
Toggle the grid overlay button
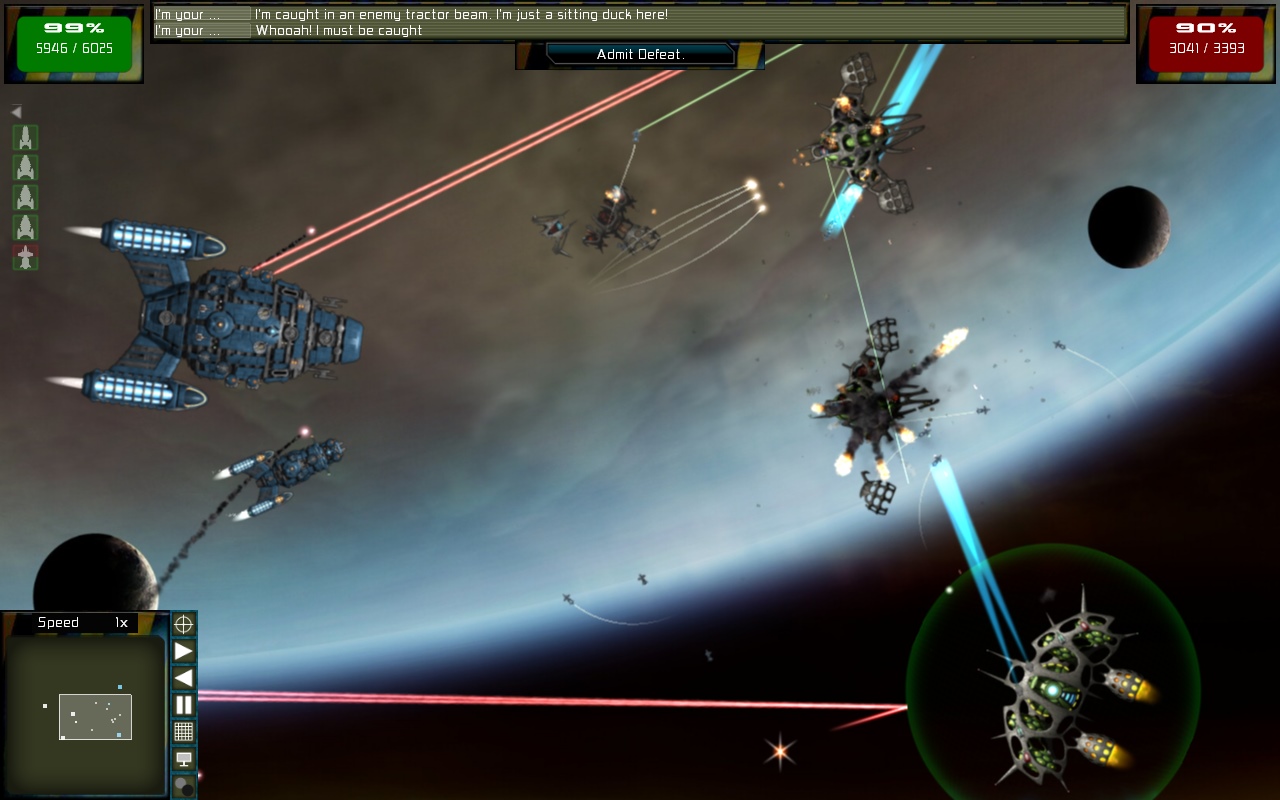[x=184, y=732]
